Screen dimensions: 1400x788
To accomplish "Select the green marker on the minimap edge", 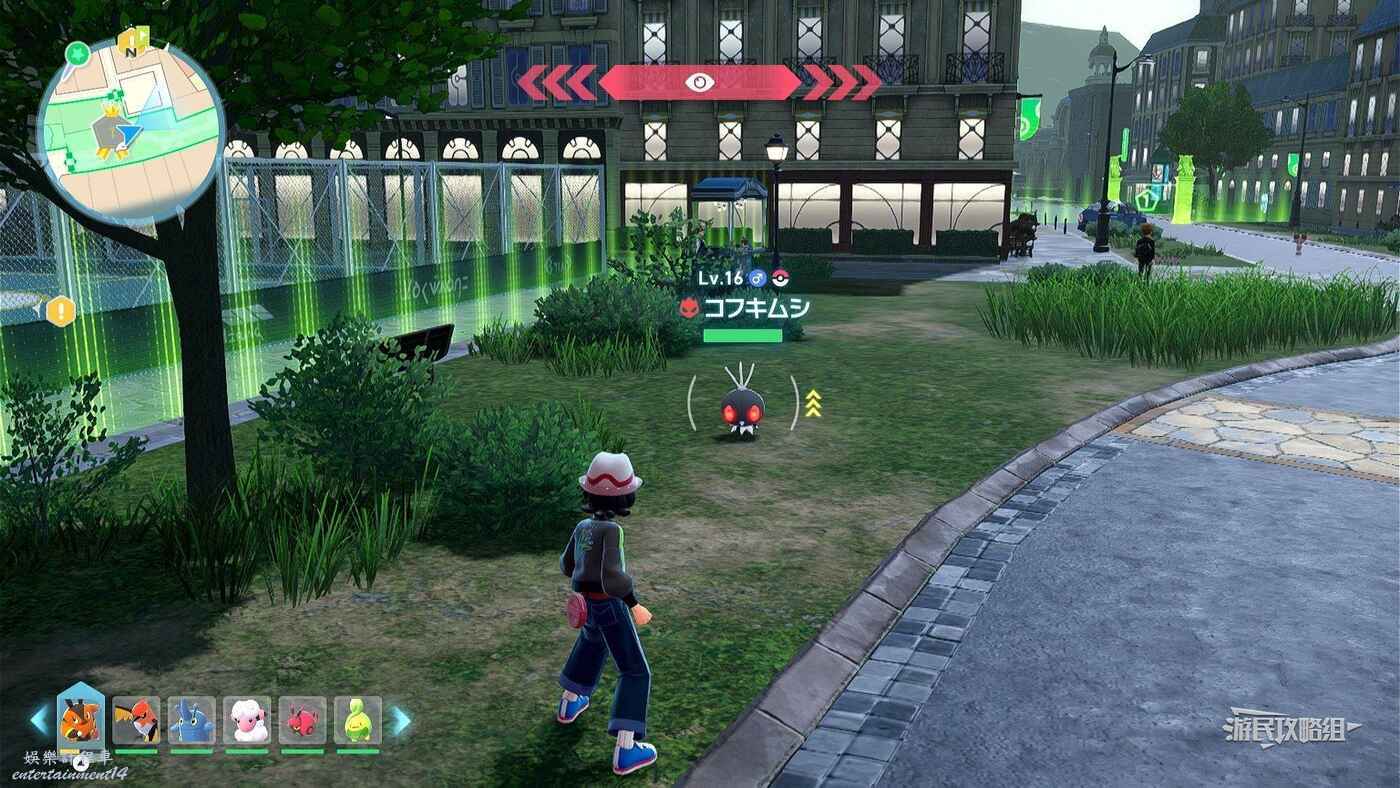I will click(76, 53).
